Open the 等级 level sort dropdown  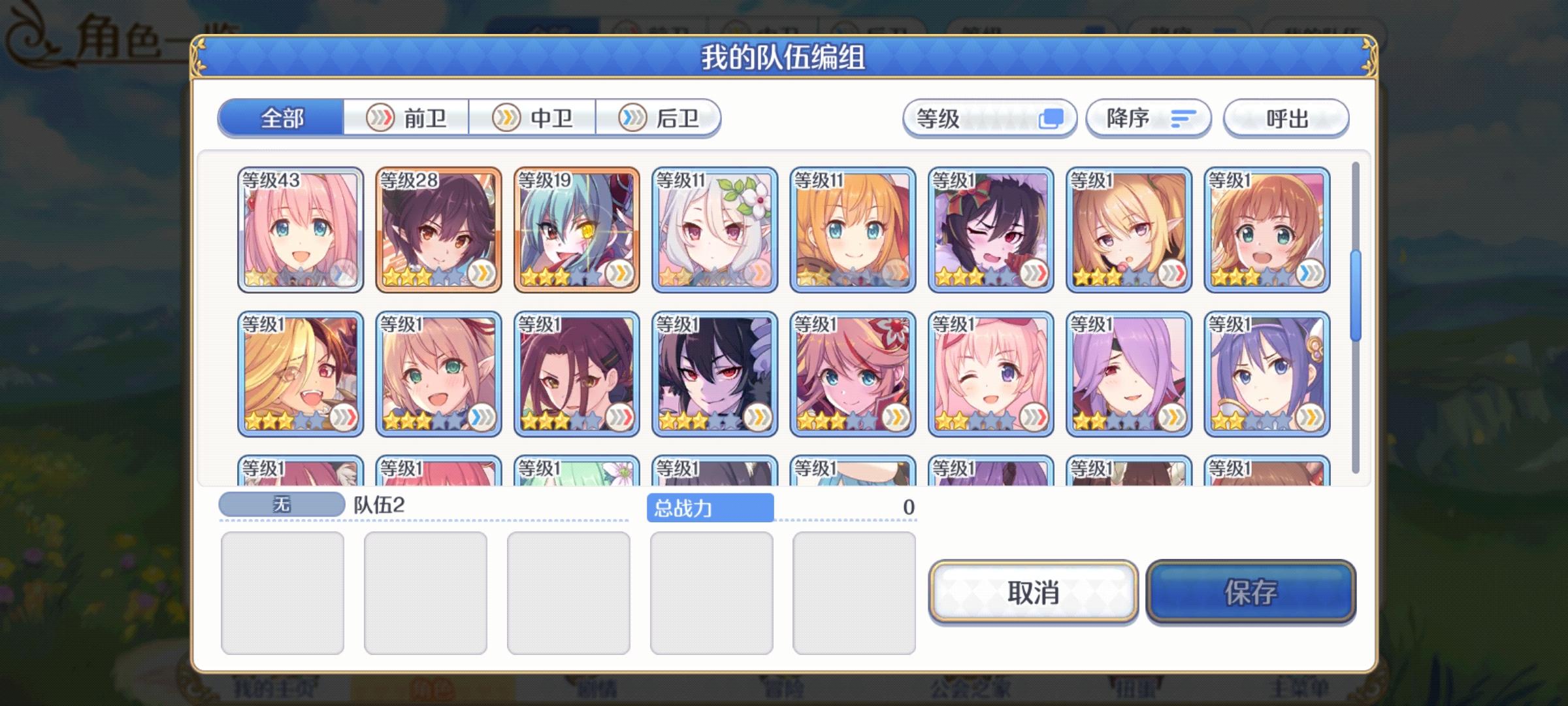click(988, 118)
